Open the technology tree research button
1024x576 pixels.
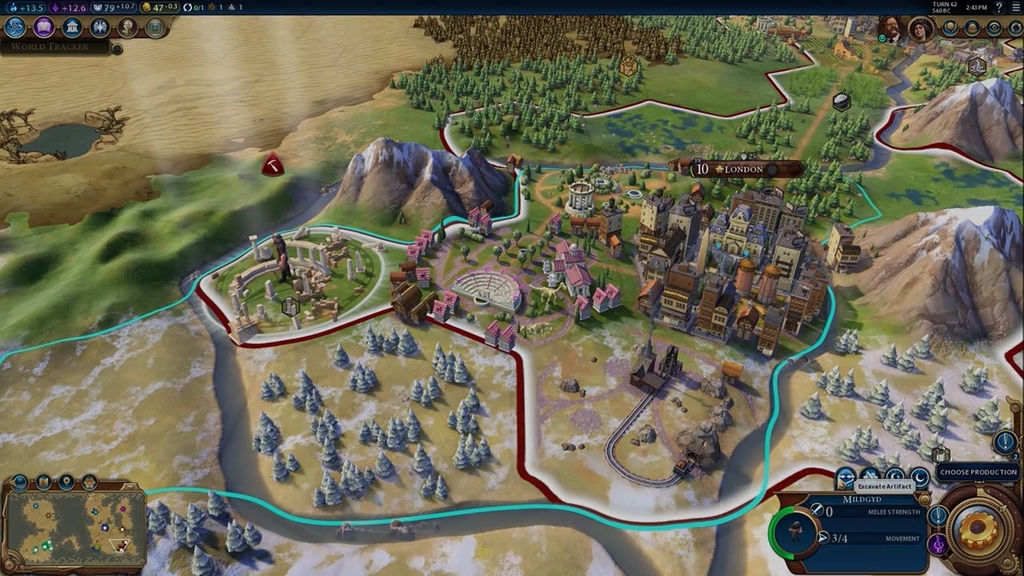[x=15, y=27]
